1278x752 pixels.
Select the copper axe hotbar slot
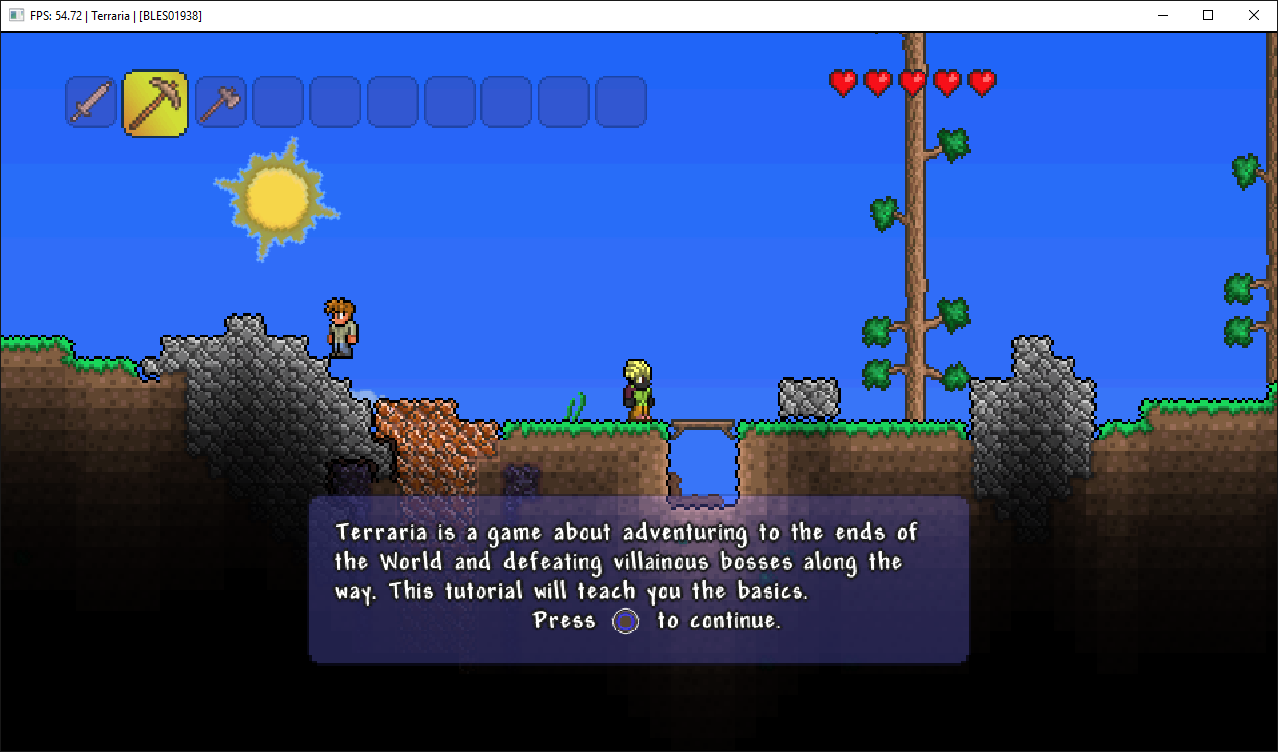click(x=220, y=102)
